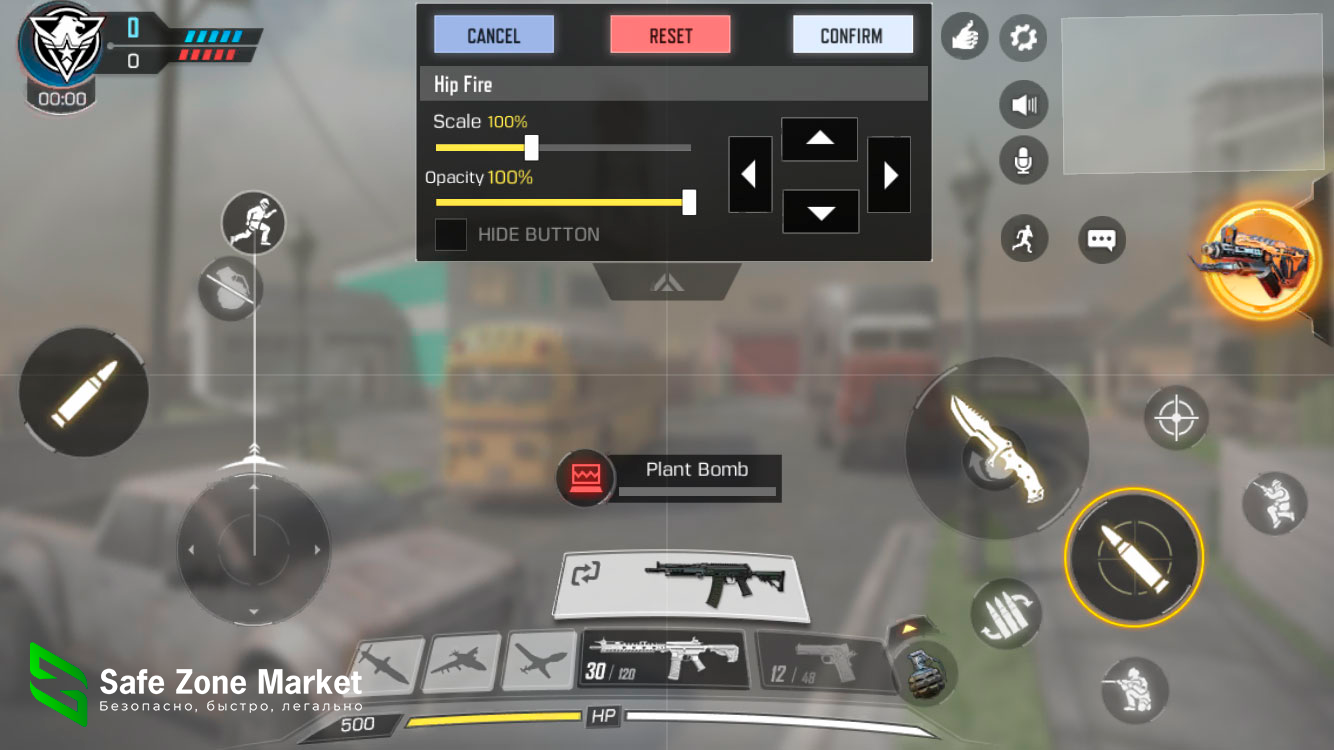This screenshot has width=1334, height=750.
Task: Open the chat bubble icon
Action: 1101,240
